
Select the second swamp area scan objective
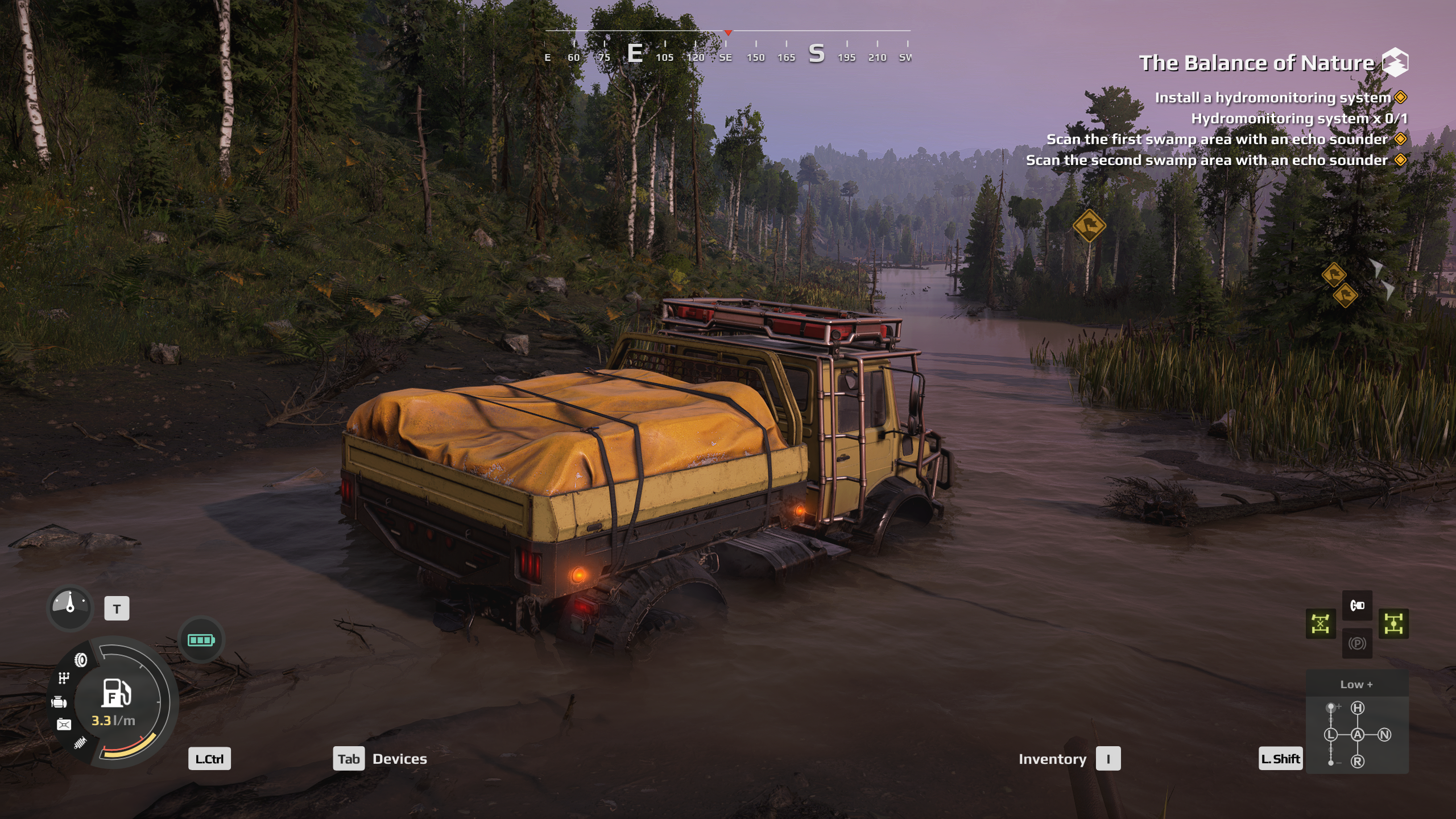tap(1206, 160)
